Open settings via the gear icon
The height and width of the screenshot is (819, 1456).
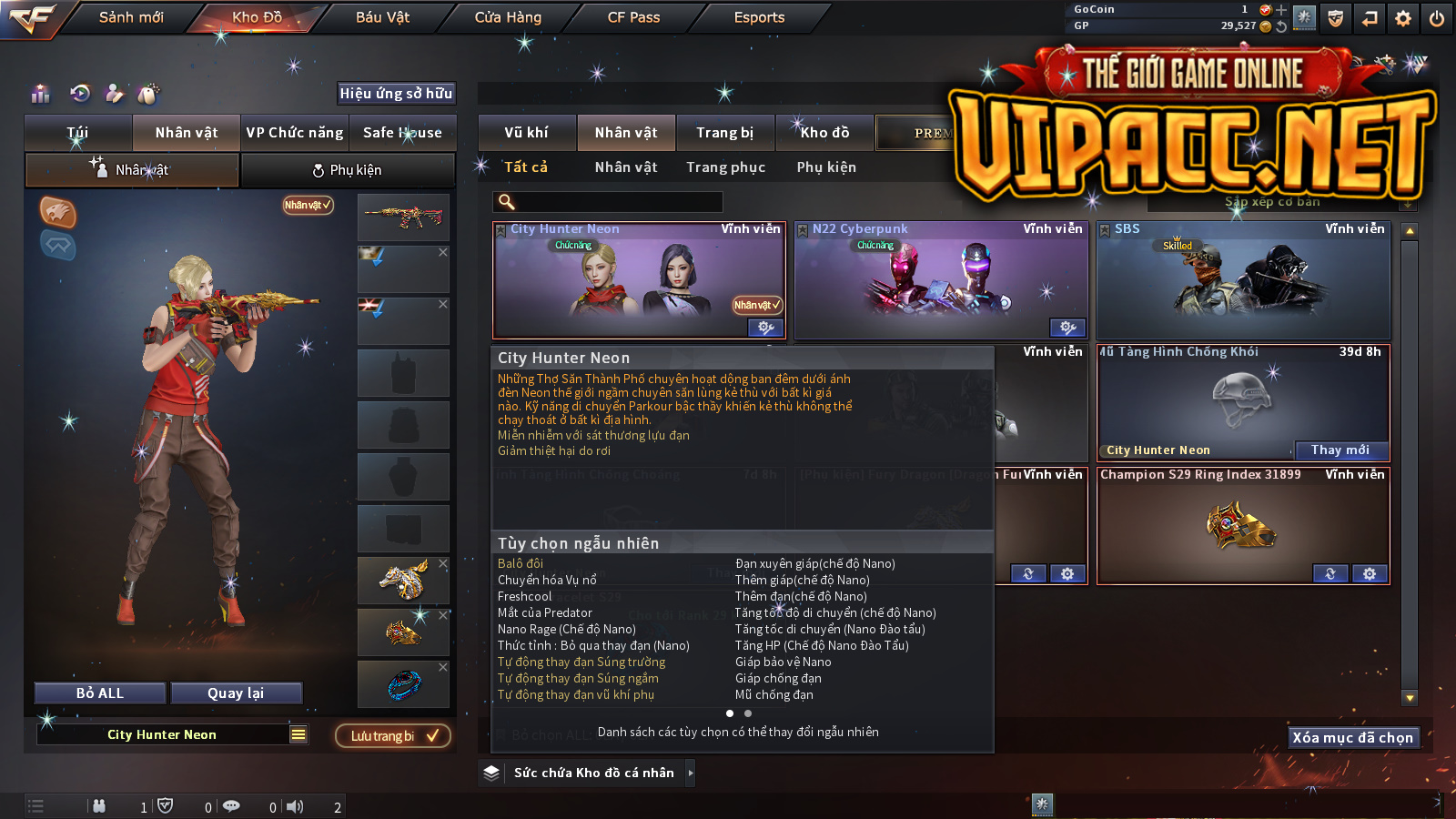[x=1403, y=18]
